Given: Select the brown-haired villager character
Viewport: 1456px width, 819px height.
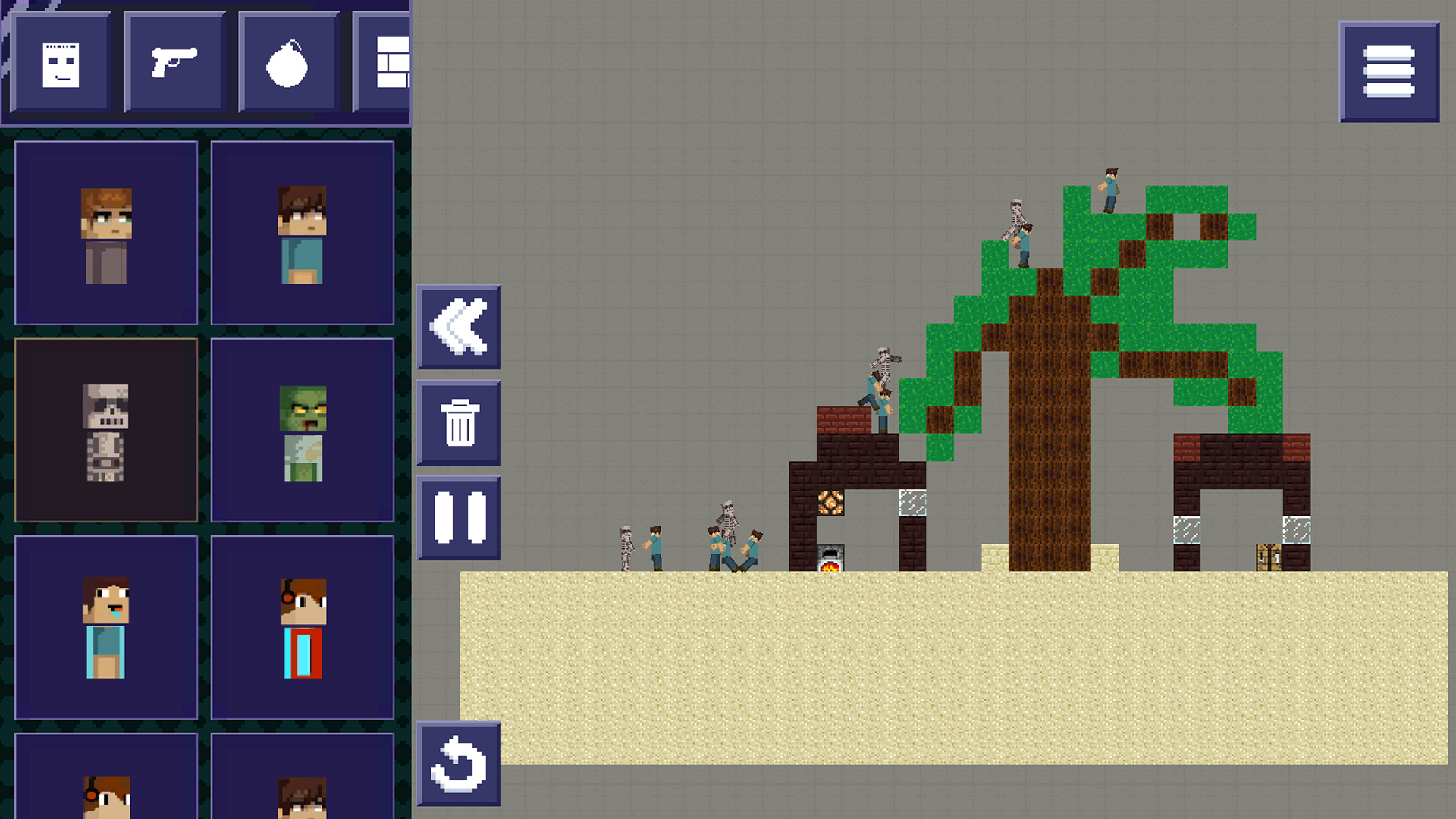Looking at the screenshot, I should 105,231.
